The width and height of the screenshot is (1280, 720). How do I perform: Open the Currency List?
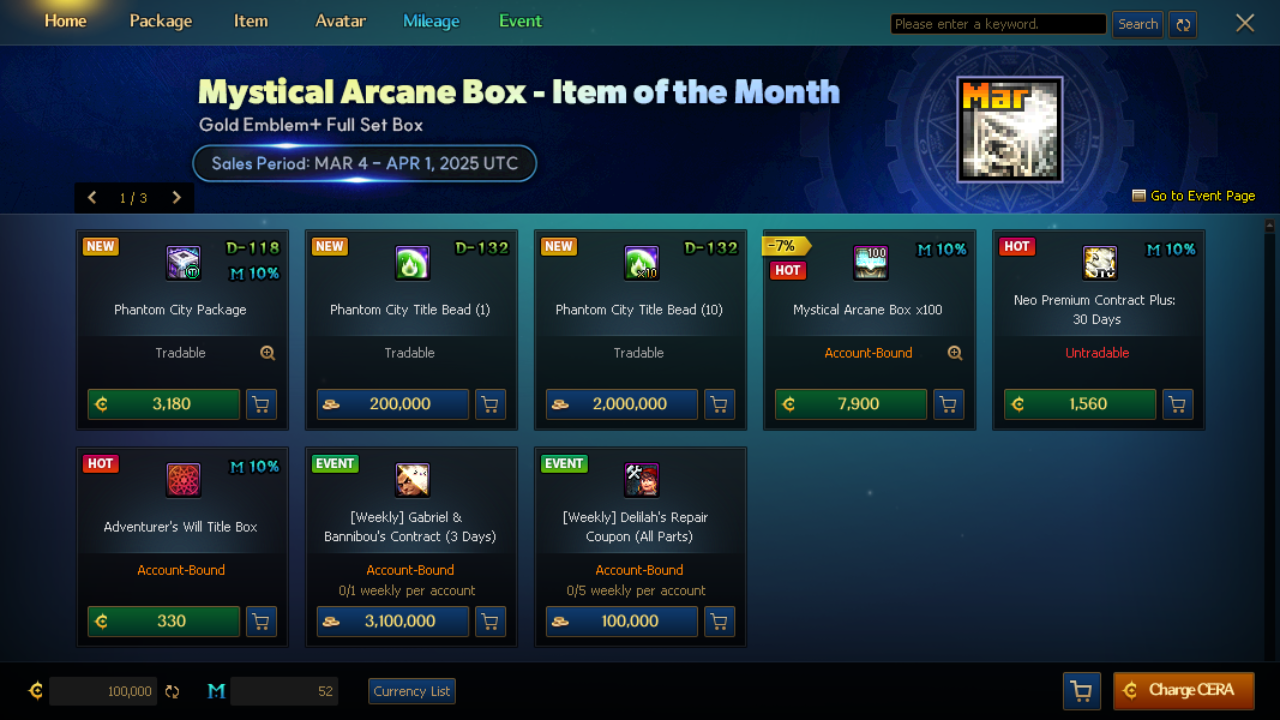(x=412, y=691)
